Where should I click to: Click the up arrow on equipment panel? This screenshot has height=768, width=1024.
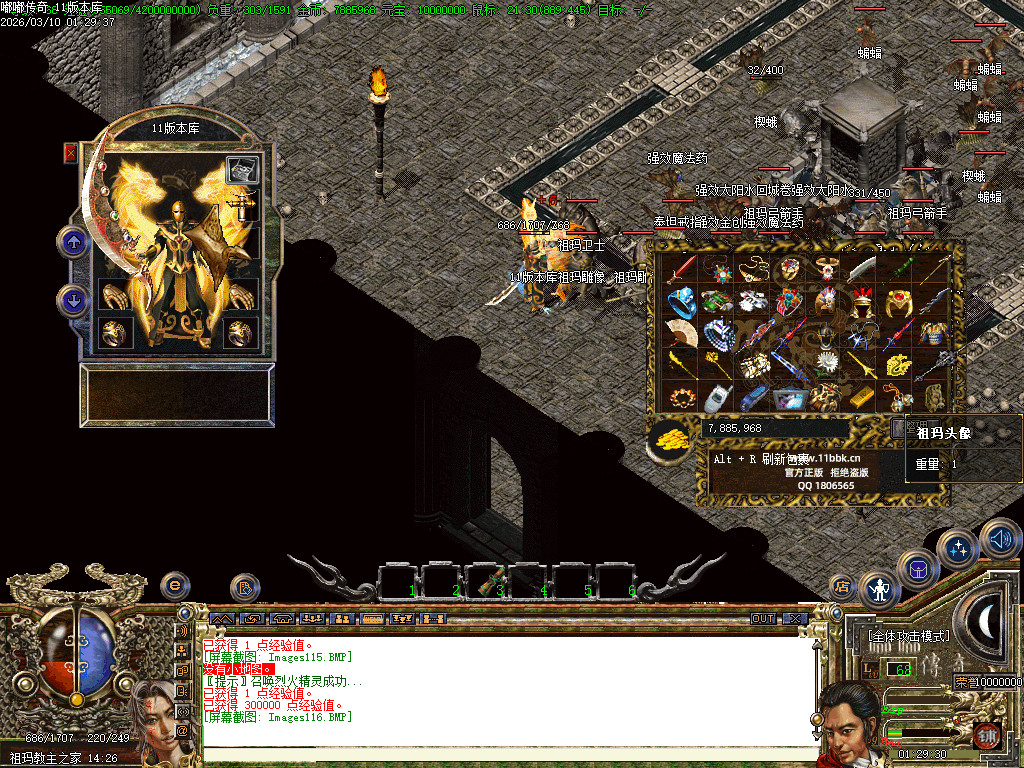73,241
